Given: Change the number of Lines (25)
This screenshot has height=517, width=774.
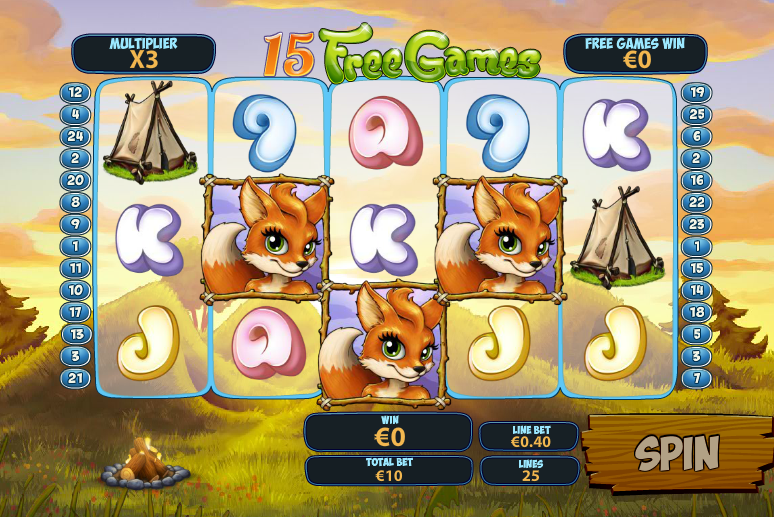Looking at the screenshot, I should (x=529, y=470).
